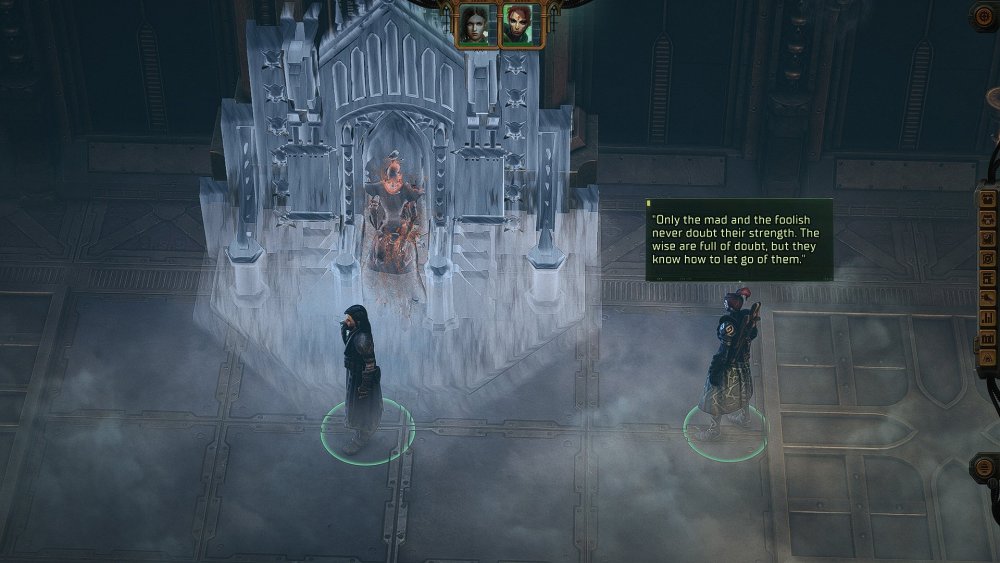Select the dark-haired companion portrait
Screen dimensions: 1000x563
tap(473, 23)
